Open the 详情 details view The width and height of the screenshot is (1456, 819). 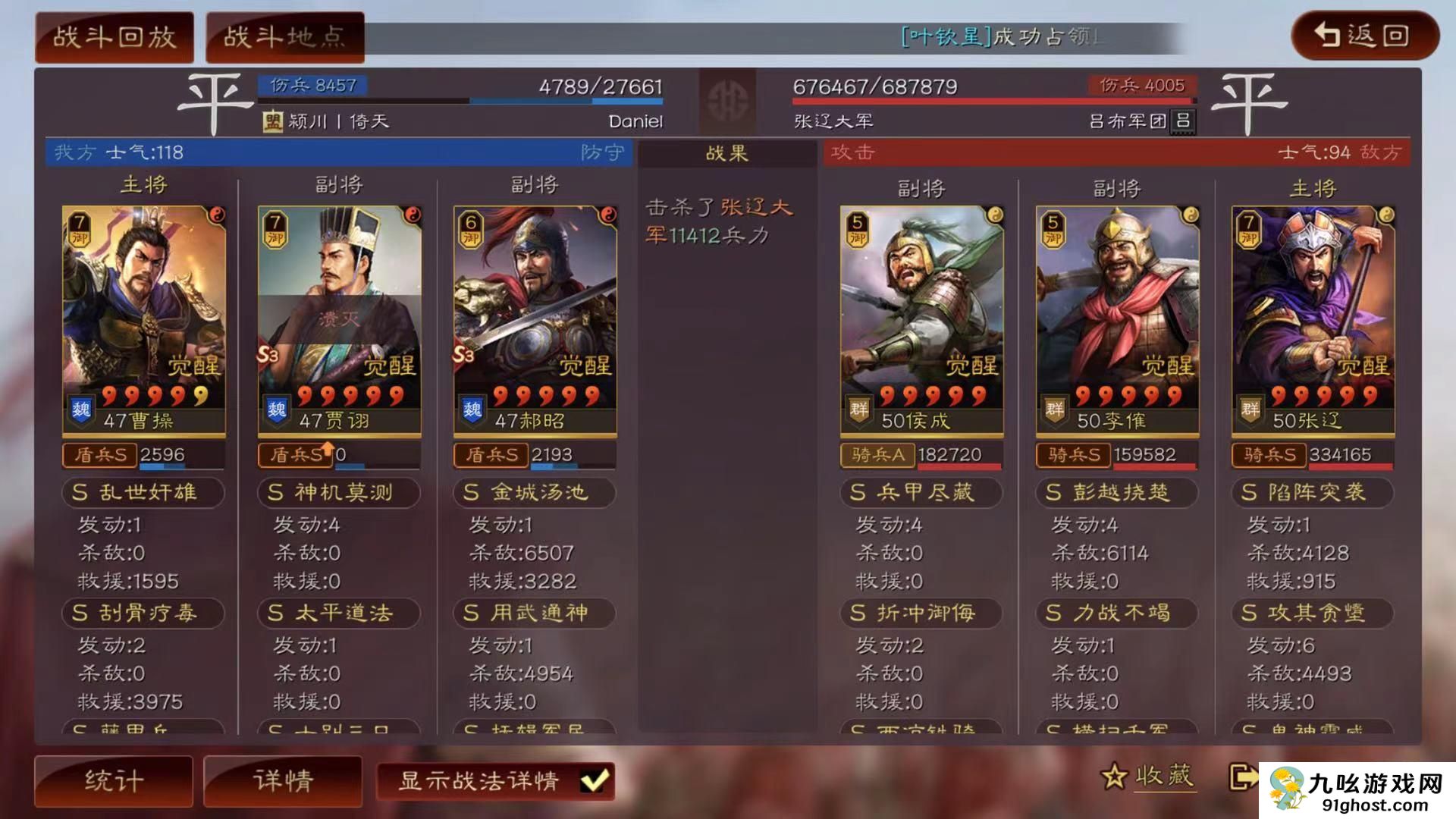coord(283,780)
